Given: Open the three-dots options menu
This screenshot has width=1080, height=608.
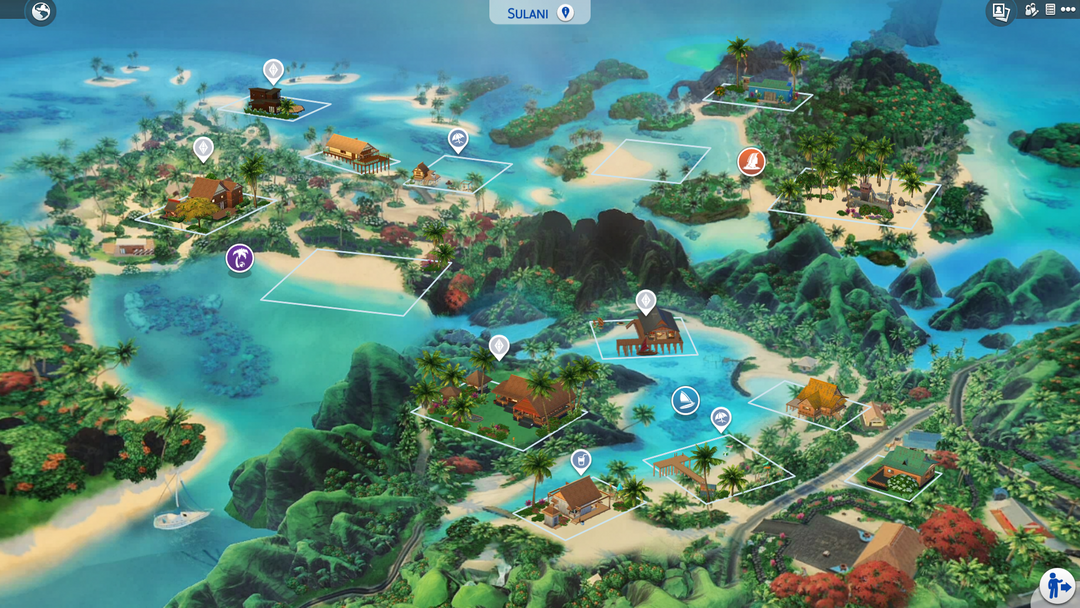Looking at the screenshot, I should click(1067, 10).
